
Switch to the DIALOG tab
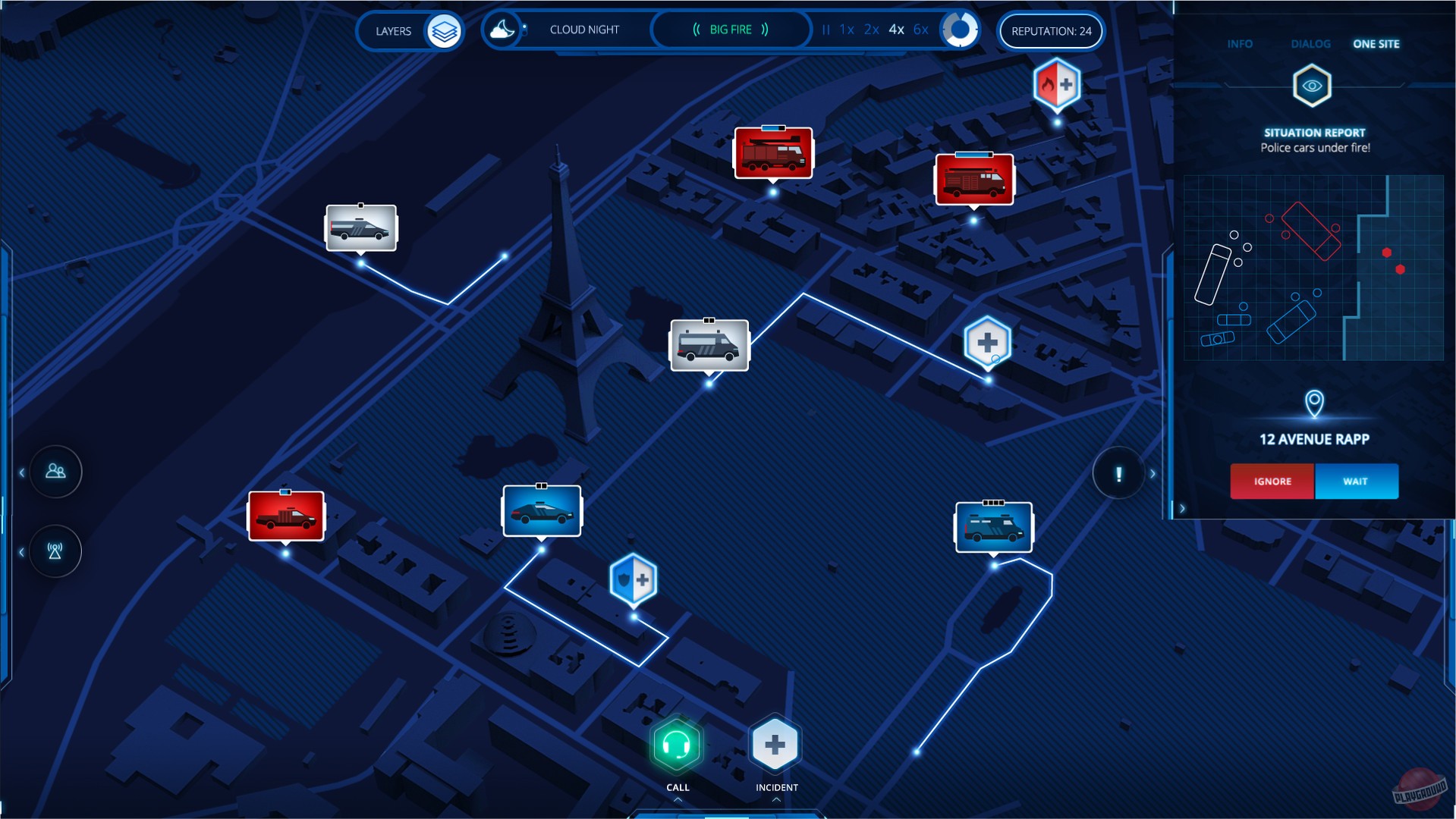point(1310,44)
